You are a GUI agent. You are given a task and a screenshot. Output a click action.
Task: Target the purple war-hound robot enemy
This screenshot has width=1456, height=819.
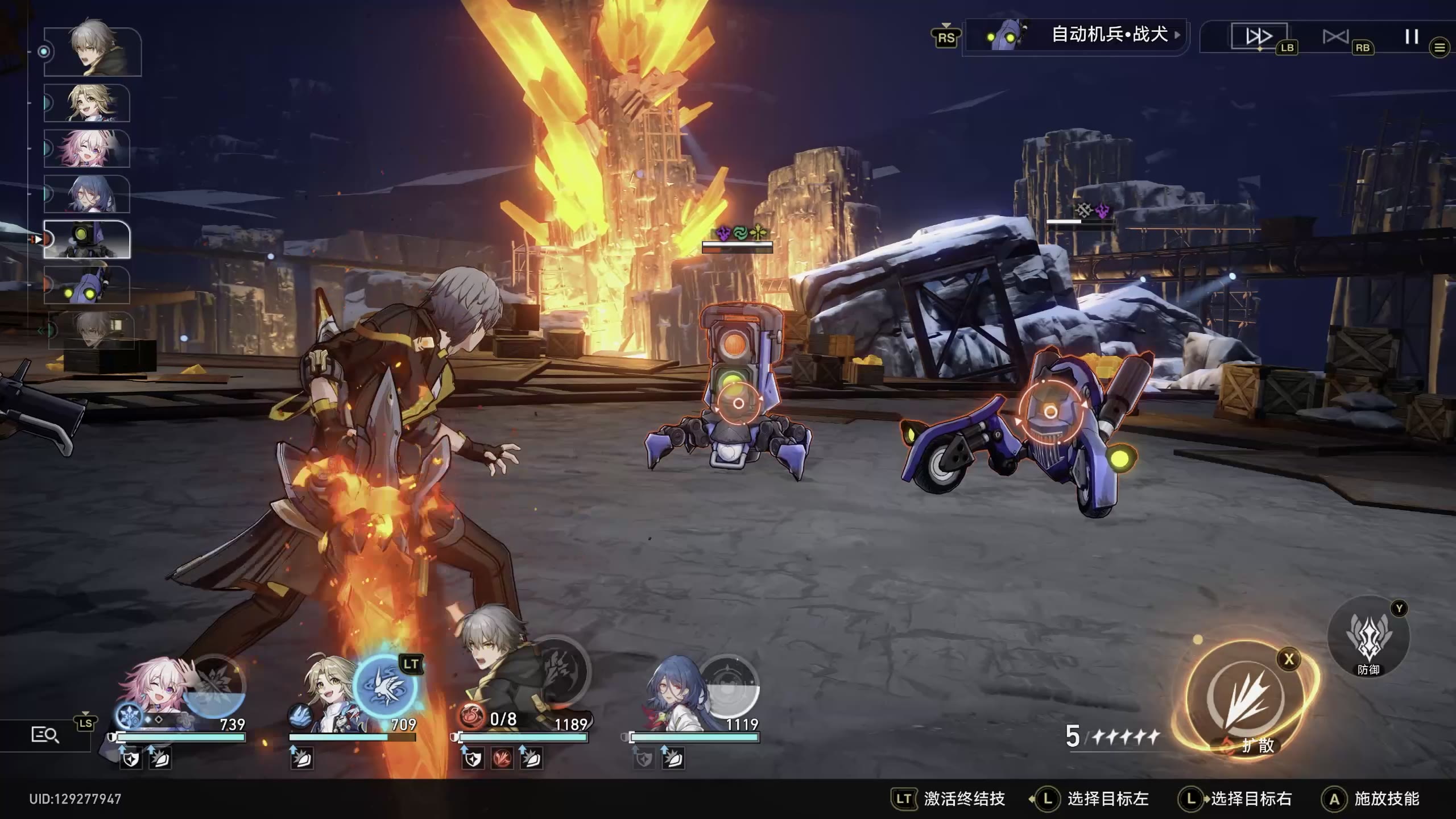[1050, 412]
